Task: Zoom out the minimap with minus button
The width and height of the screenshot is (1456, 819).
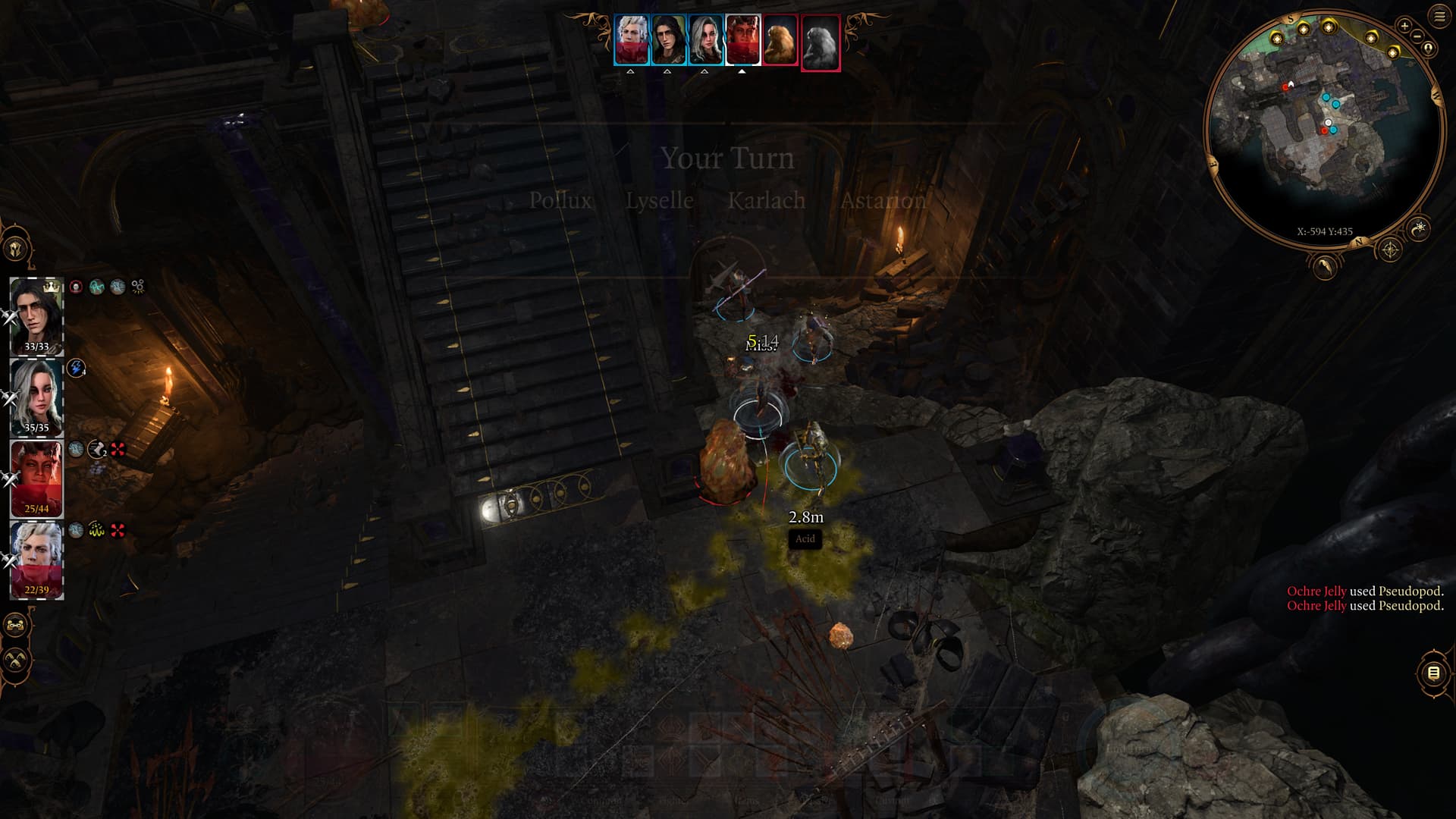Action: coord(1417,36)
